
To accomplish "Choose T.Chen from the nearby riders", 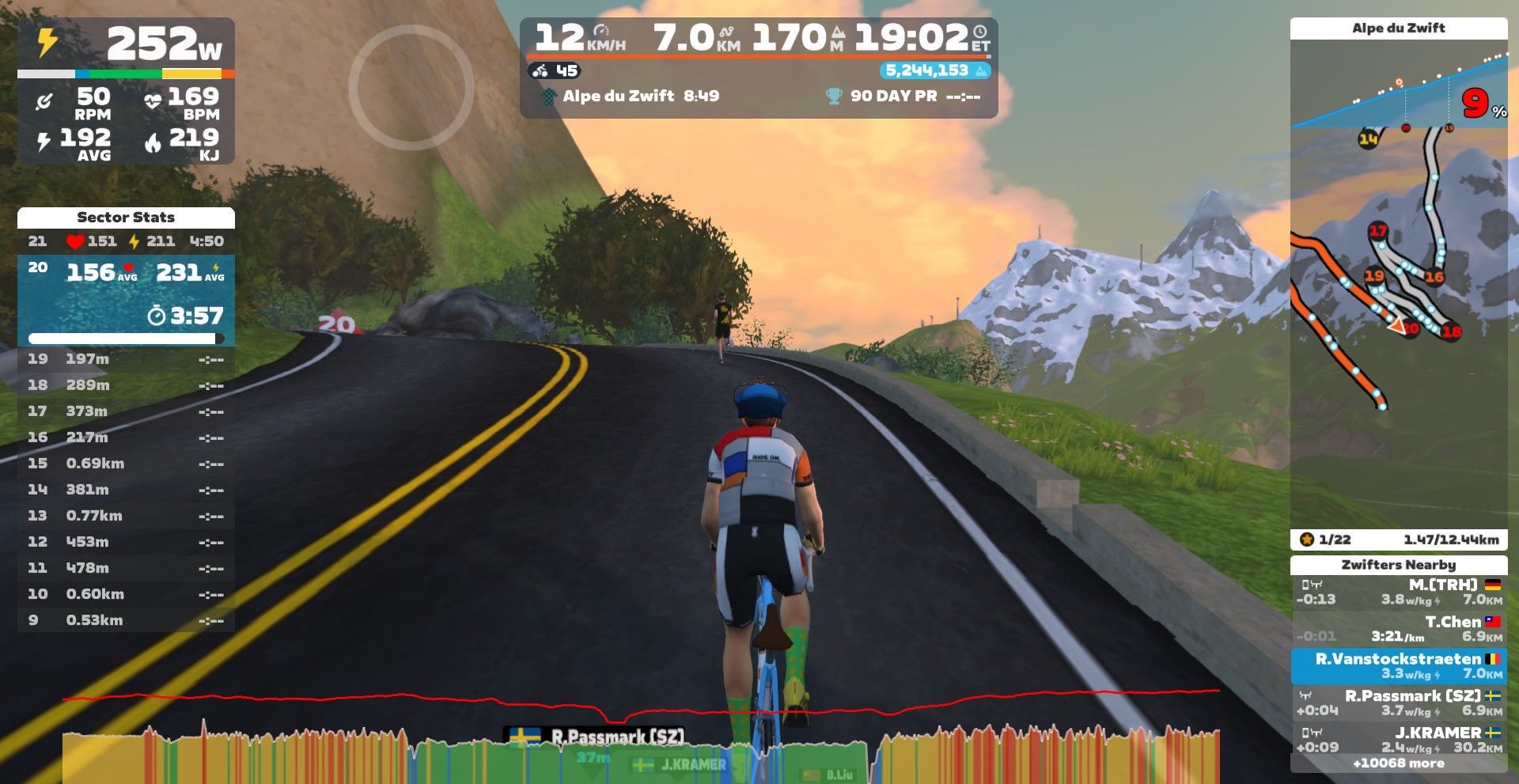I will click(1399, 629).
